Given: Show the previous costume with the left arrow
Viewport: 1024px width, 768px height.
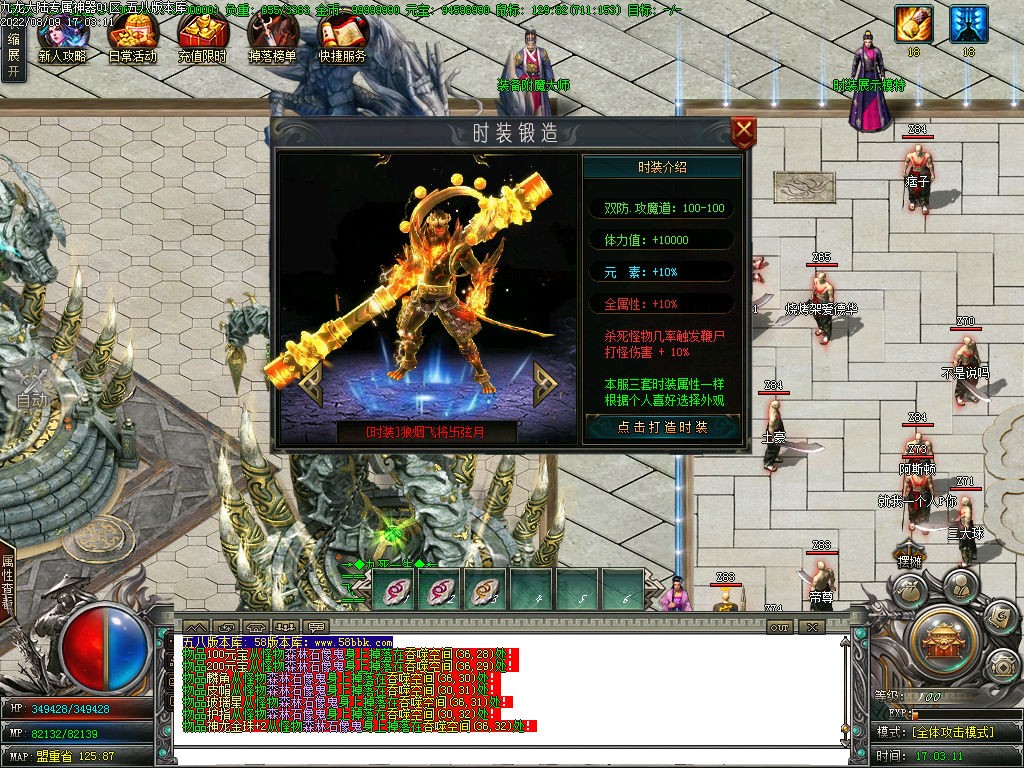Looking at the screenshot, I should [x=311, y=382].
